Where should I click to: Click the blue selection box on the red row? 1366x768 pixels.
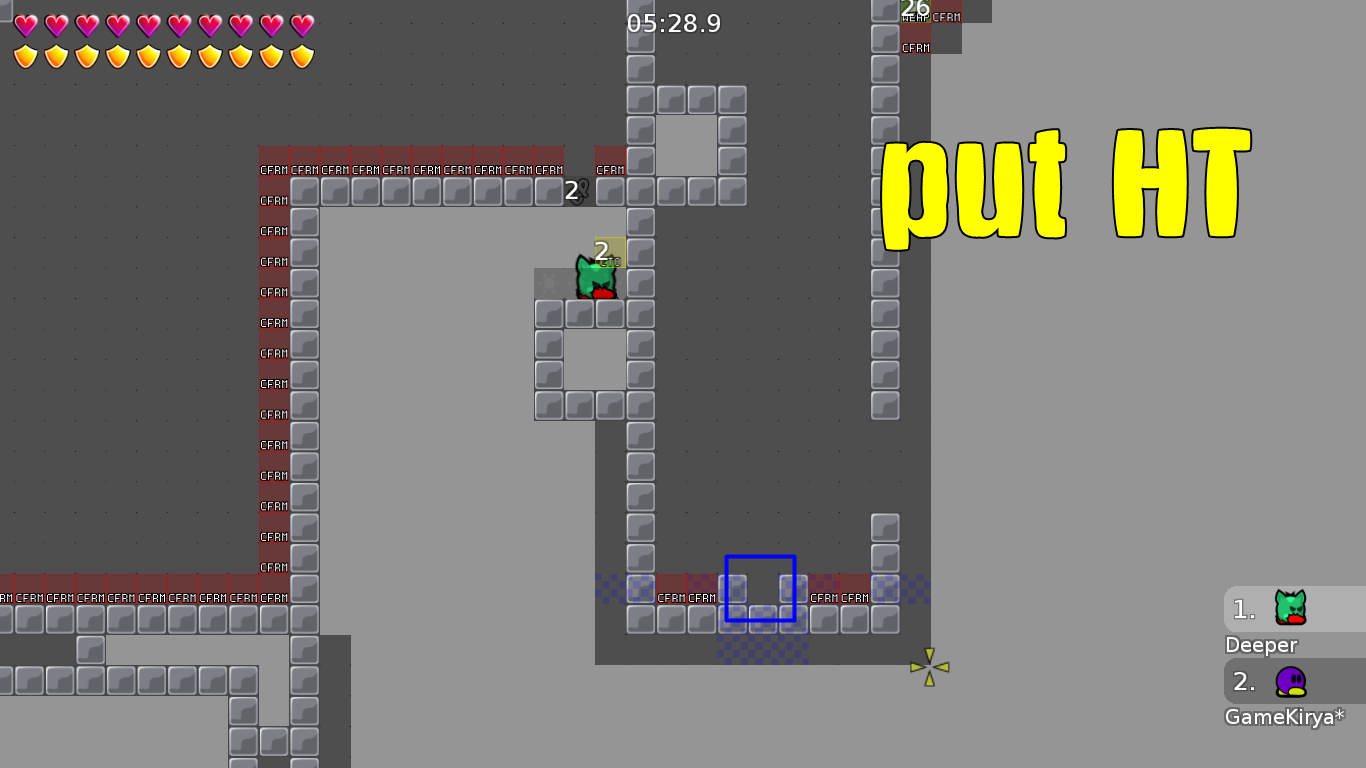click(759, 588)
